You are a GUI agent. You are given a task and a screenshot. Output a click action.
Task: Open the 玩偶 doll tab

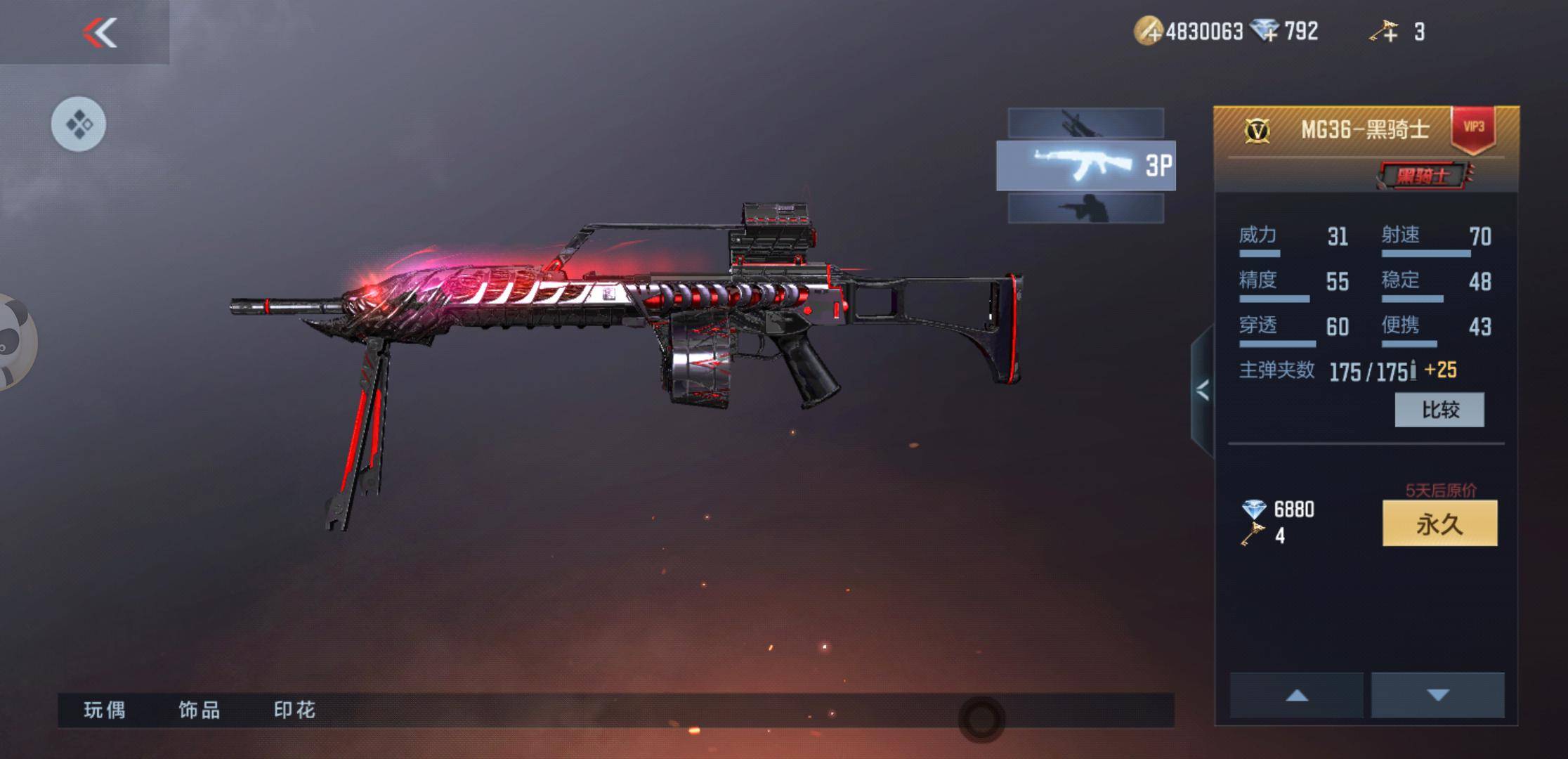pyautogui.click(x=105, y=711)
